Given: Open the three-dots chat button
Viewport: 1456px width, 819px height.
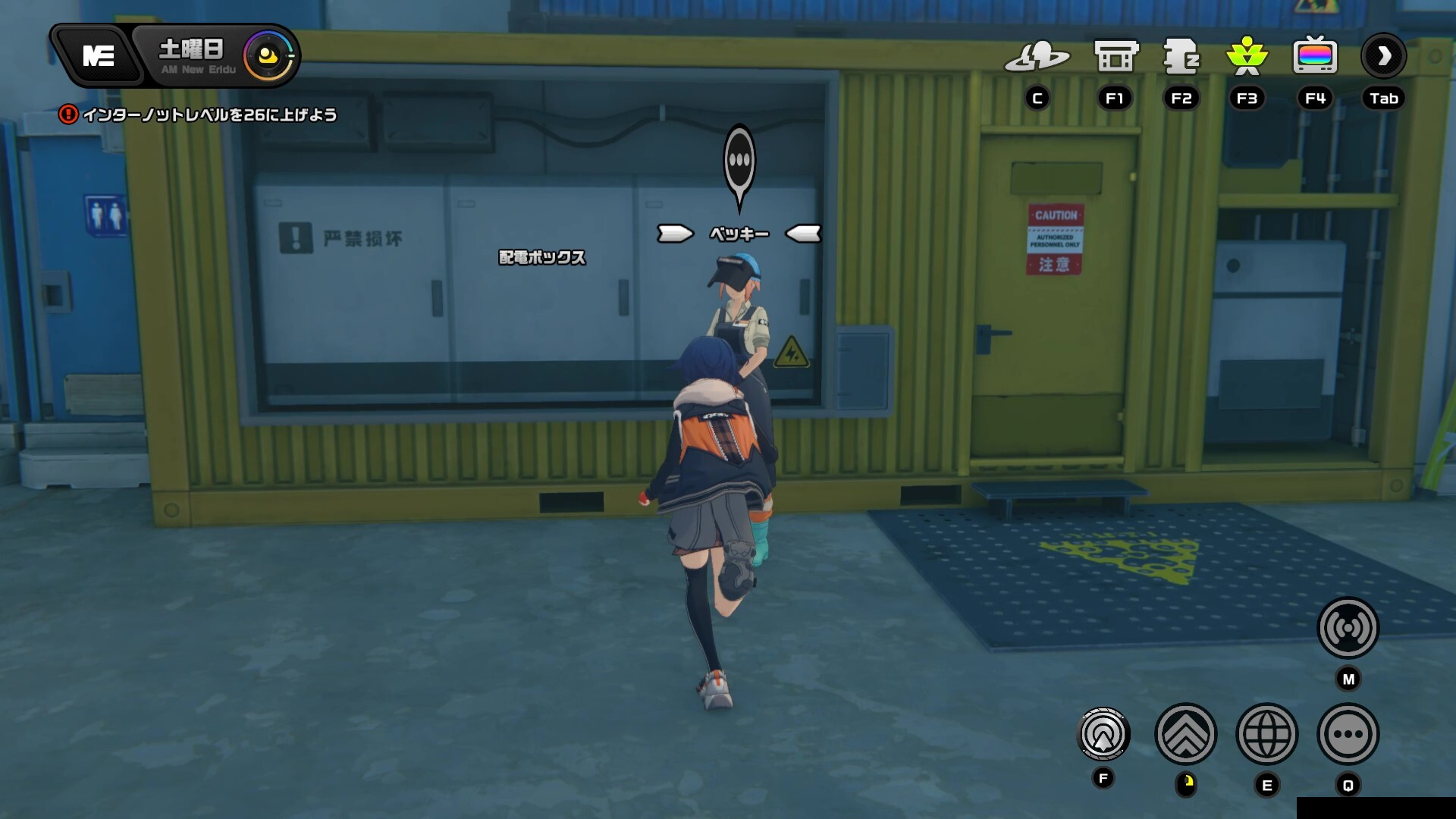Looking at the screenshot, I should pyautogui.click(x=1348, y=734).
